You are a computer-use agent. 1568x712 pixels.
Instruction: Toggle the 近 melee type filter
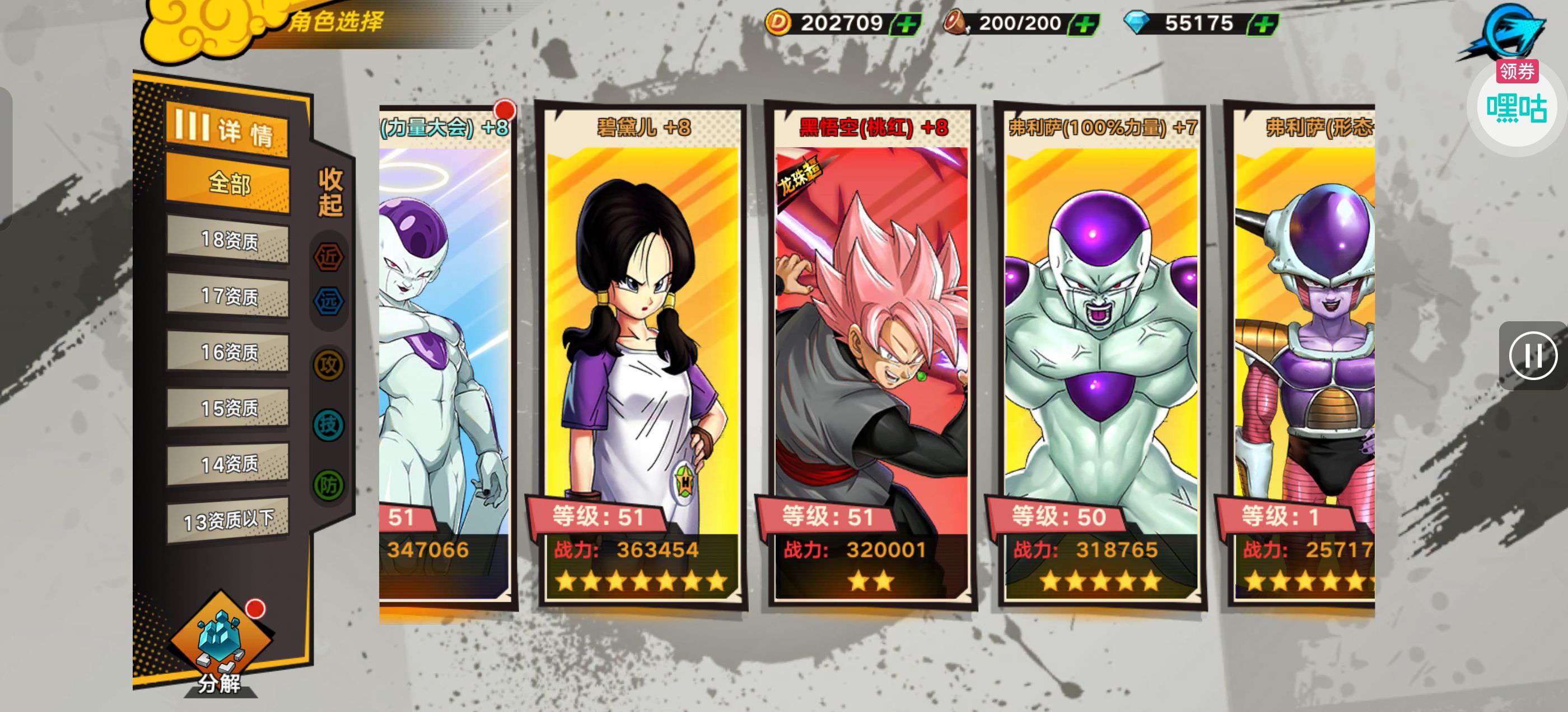point(329,257)
